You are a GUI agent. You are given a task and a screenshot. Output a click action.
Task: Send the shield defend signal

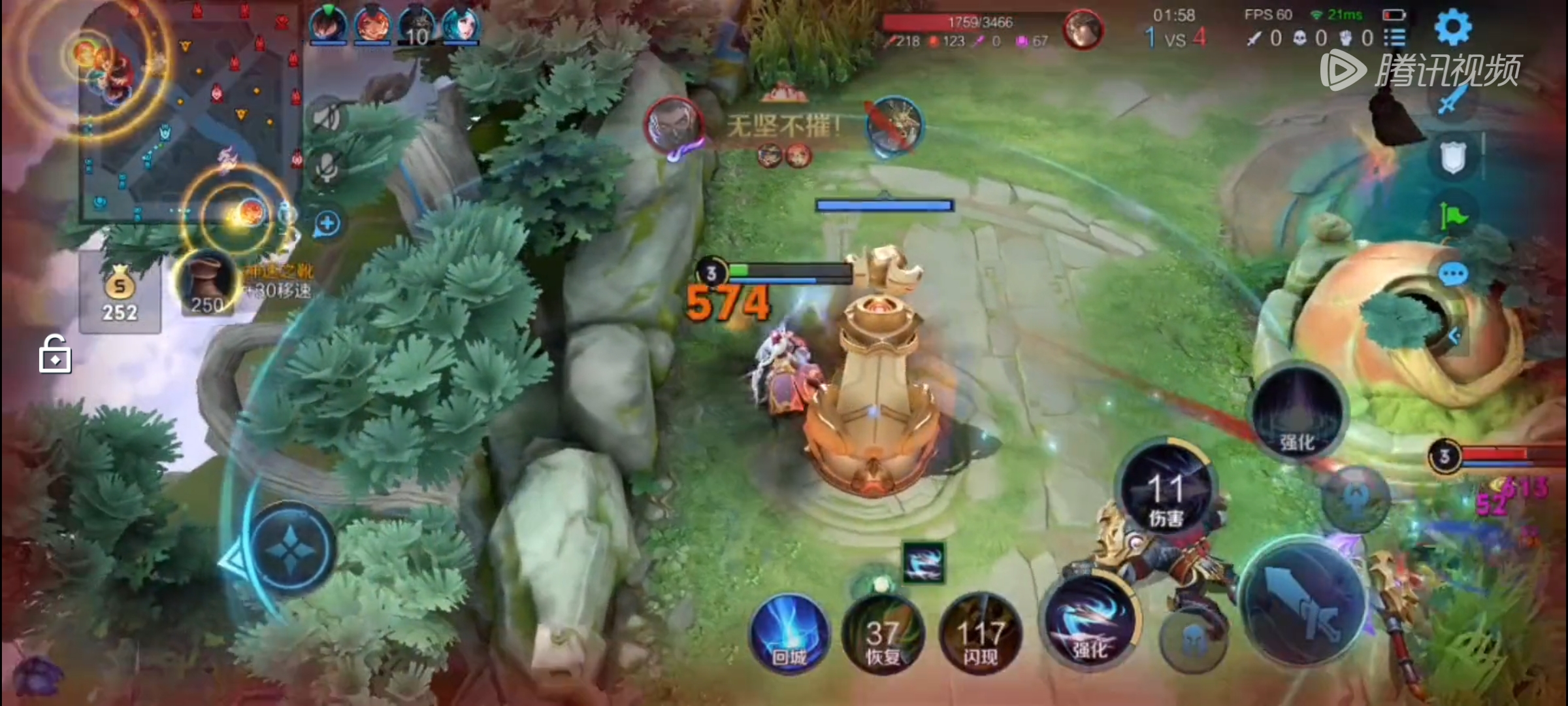pyautogui.click(x=1453, y=157)
